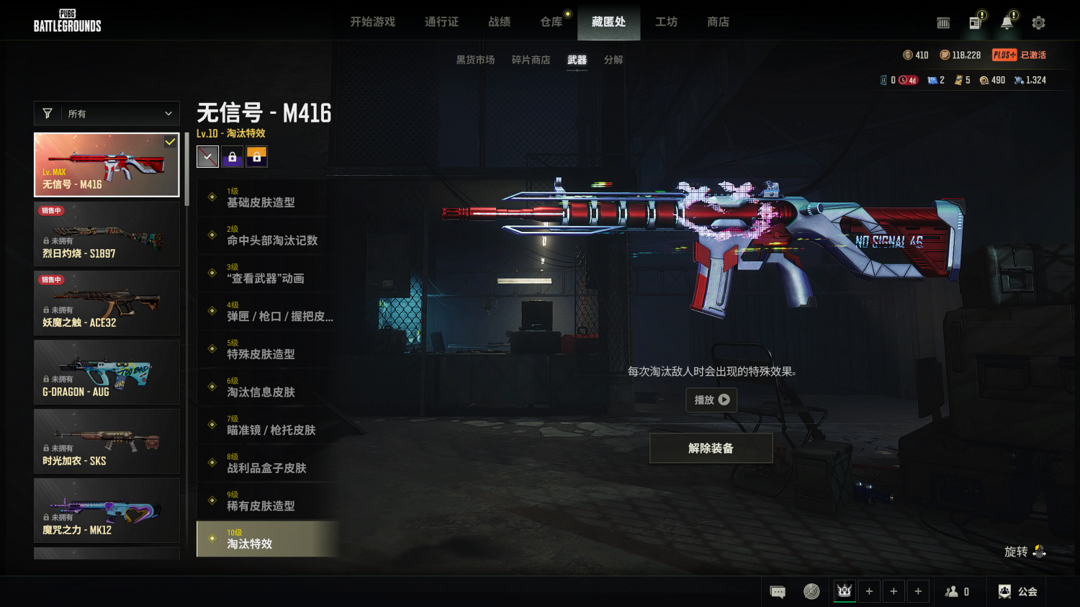Switch to the 通行证 tab
The image size is (1080, 607).
coord(441,22)
